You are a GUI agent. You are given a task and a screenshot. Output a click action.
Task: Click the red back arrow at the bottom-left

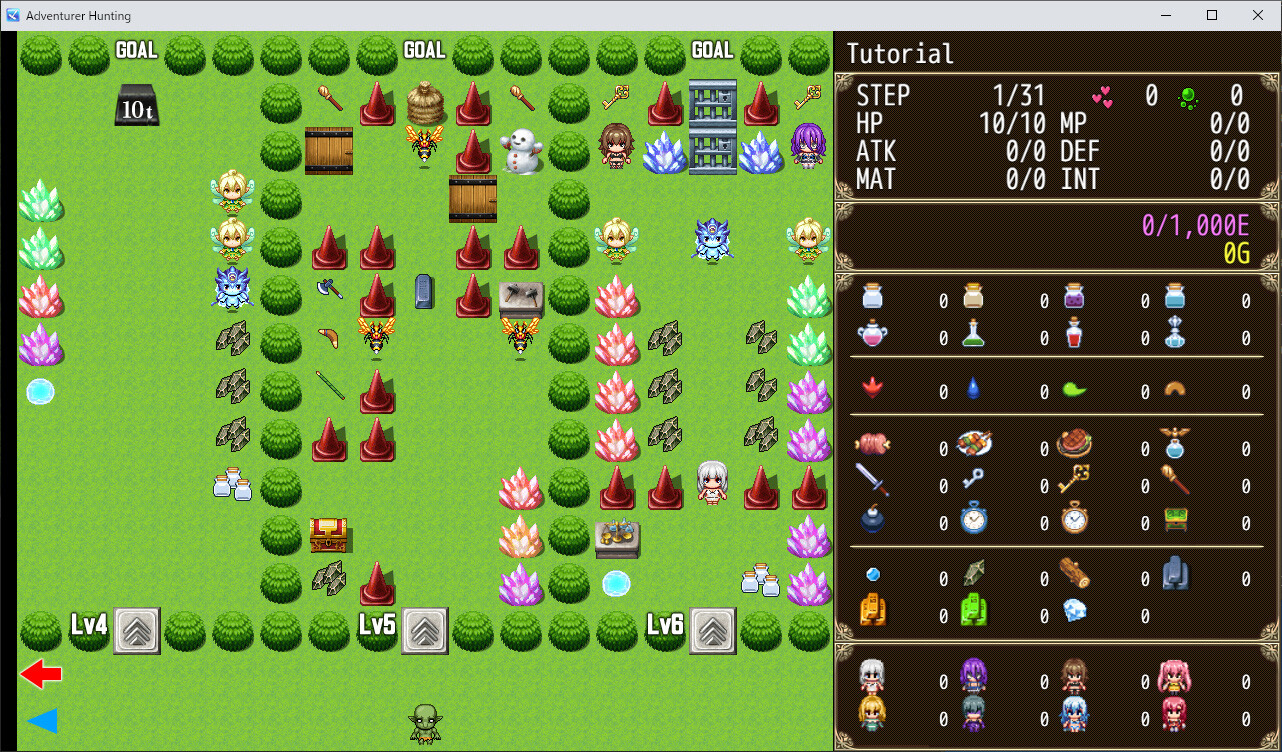pos(42,675)
